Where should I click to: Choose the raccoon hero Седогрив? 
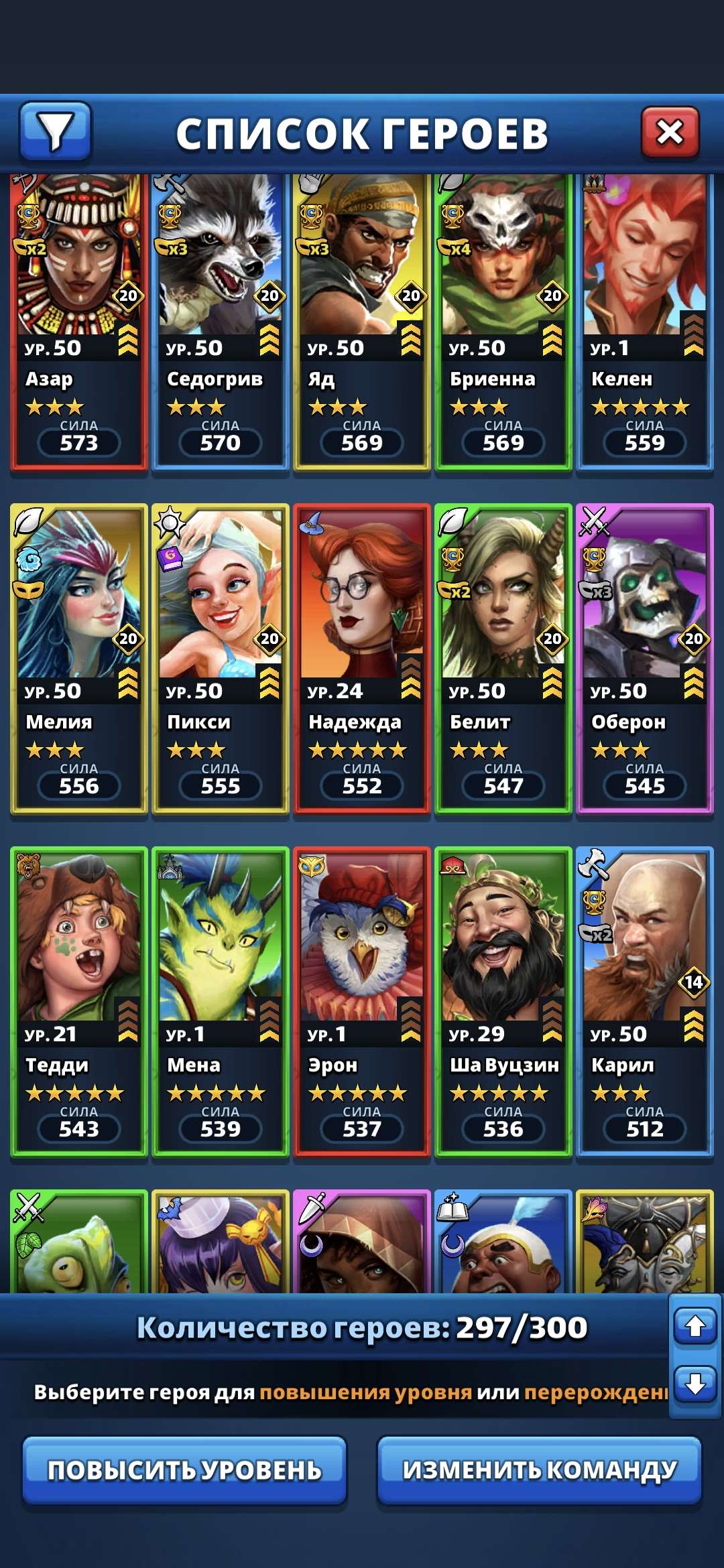[x=221, y=322]
